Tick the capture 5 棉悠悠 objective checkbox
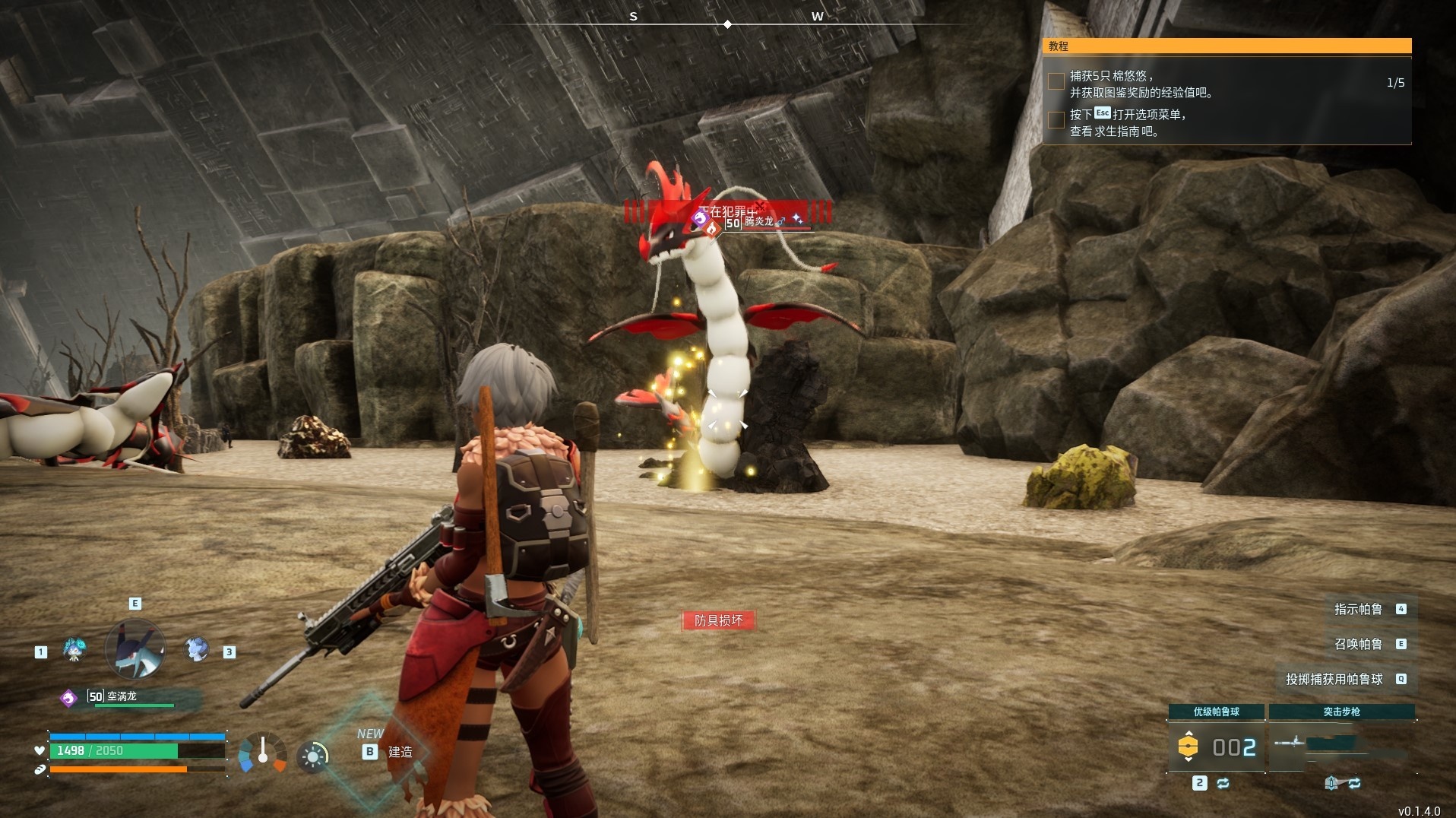1456x818 pixels. pos(1056,81)
